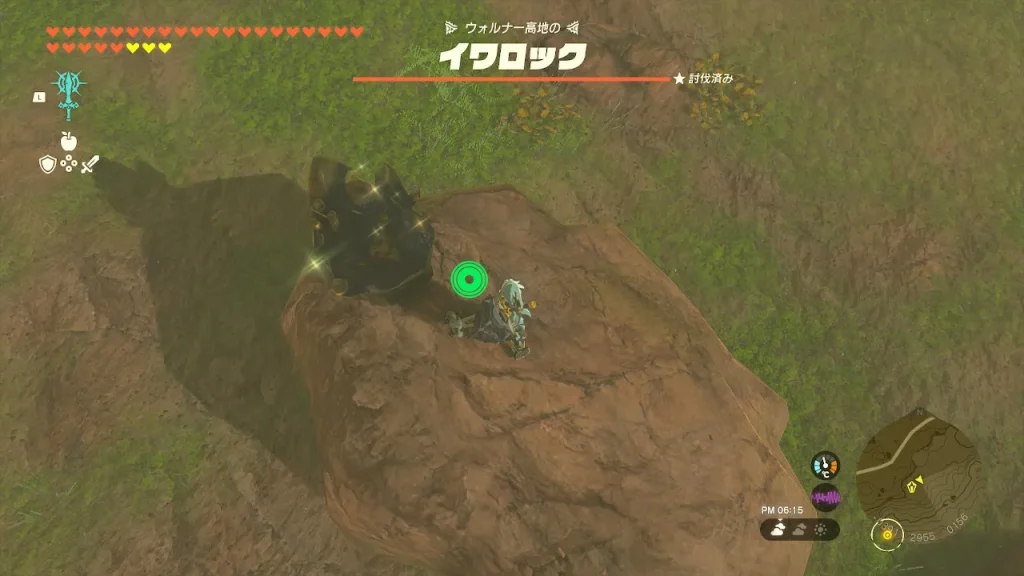Check the weather forecast panel
The height and width of the screenshot is (576, 1024).
(x=800, y=530)
